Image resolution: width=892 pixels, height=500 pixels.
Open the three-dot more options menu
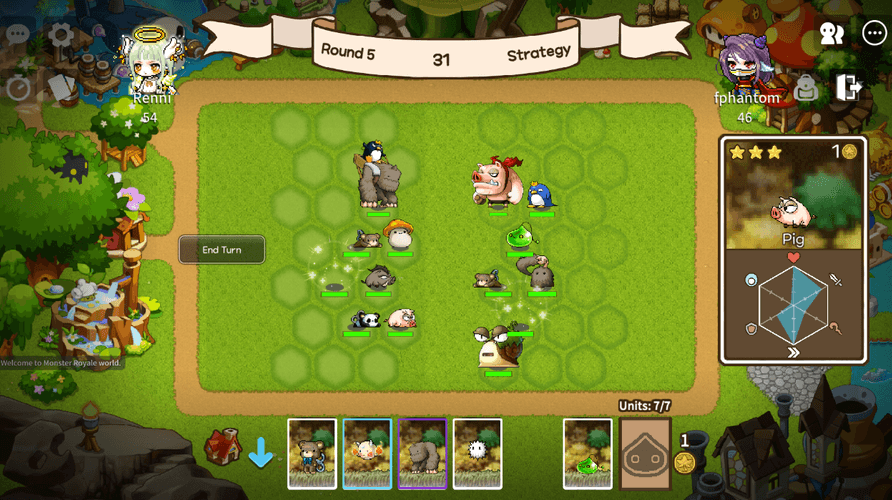(873, 33)
